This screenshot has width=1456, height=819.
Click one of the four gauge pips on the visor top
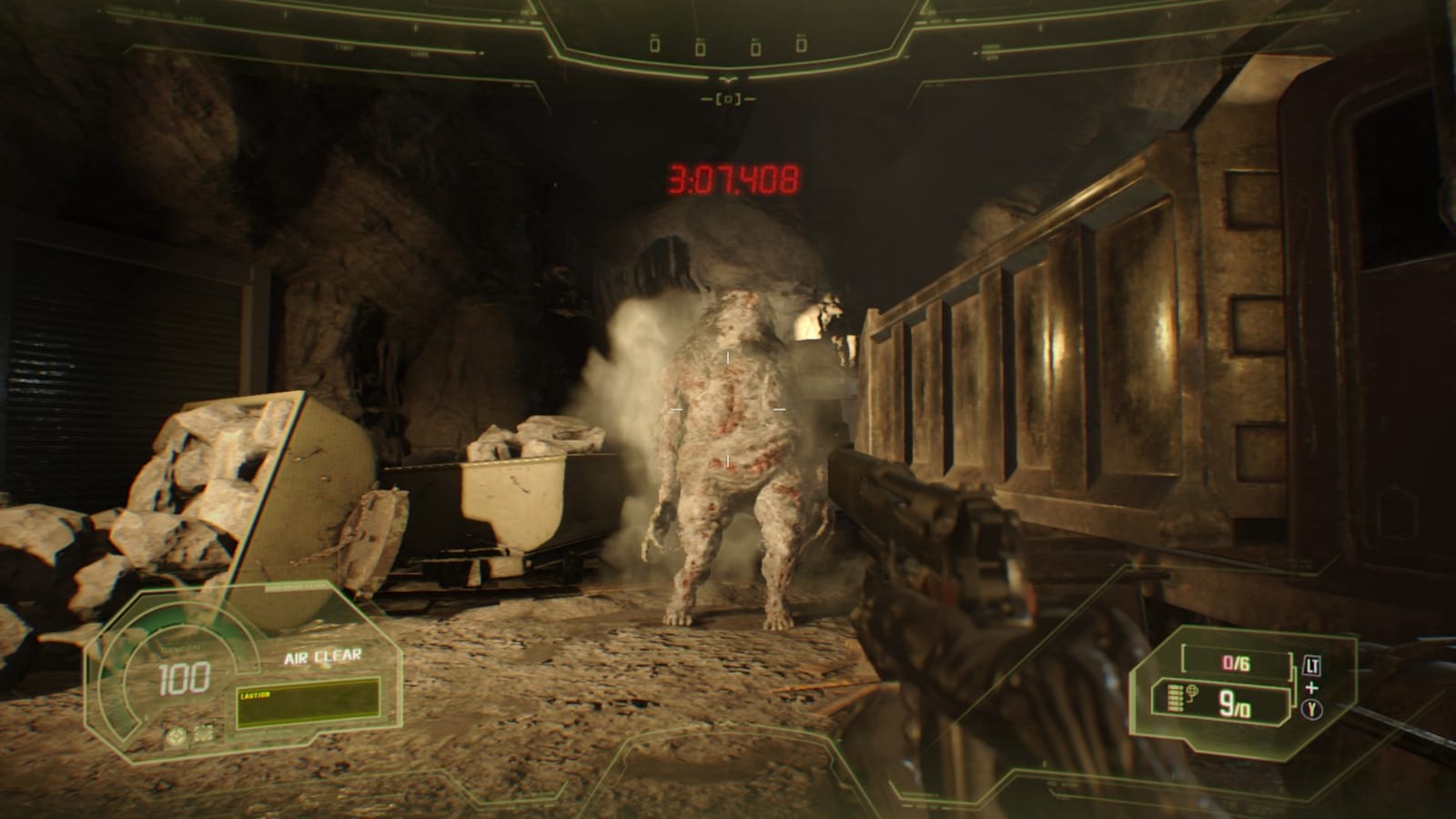[655, 45]
